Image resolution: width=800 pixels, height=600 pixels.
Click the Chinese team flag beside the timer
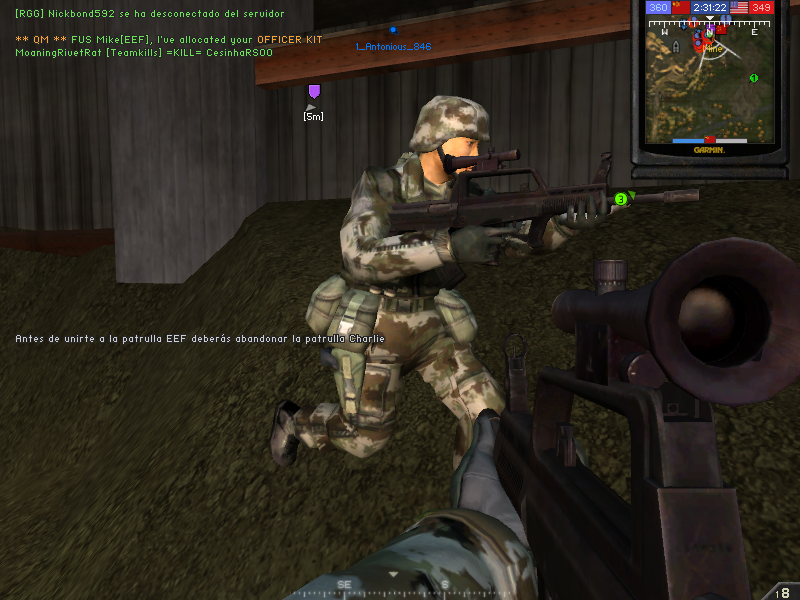681,8
